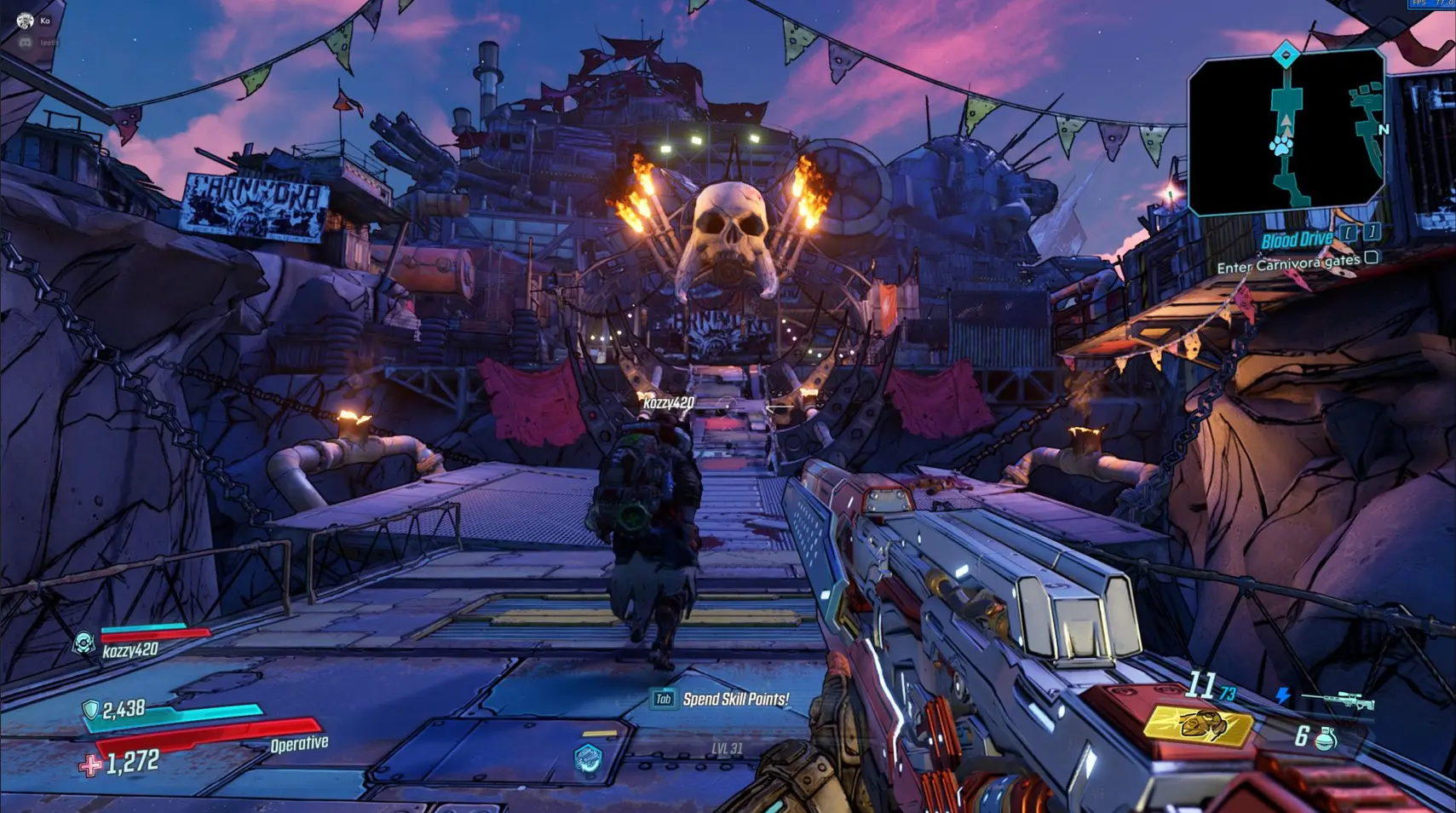This screenshot has height=813, width=1456.
Task: Select the Blood Drive mission tracker
Action: pos(1297,239)
